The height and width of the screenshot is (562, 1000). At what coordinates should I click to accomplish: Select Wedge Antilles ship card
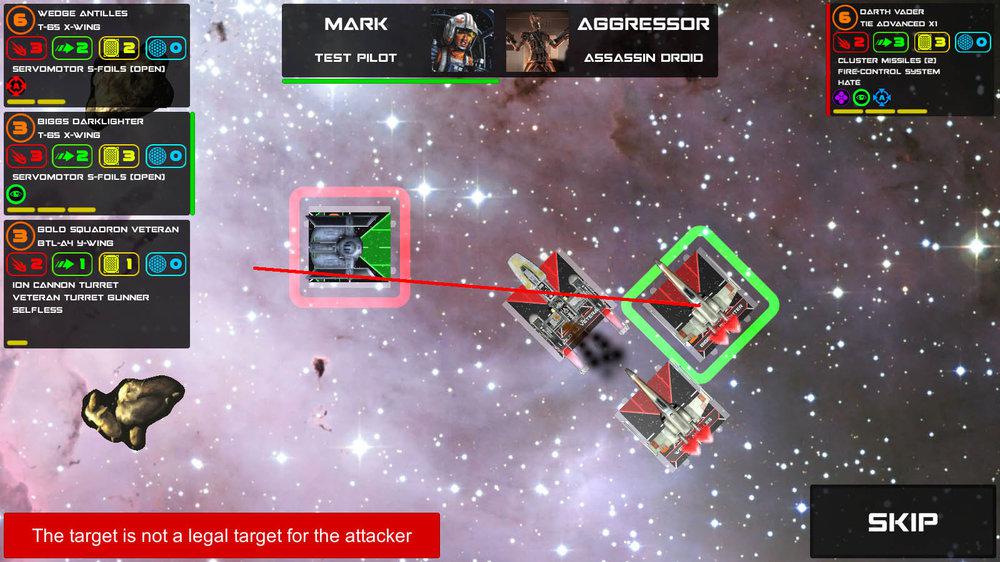point(96,55)
